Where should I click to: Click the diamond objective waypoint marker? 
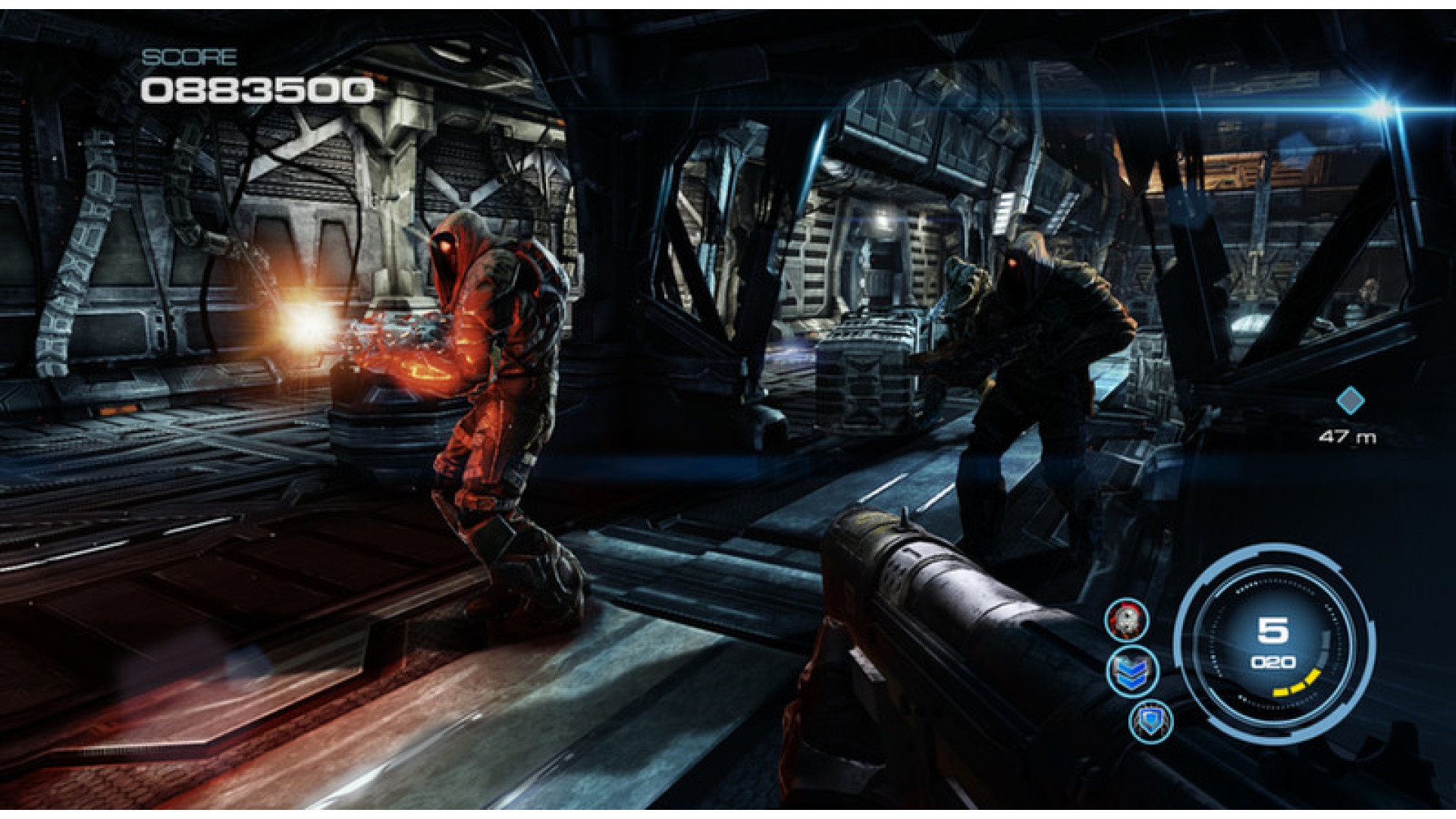tap(1350, 400)
